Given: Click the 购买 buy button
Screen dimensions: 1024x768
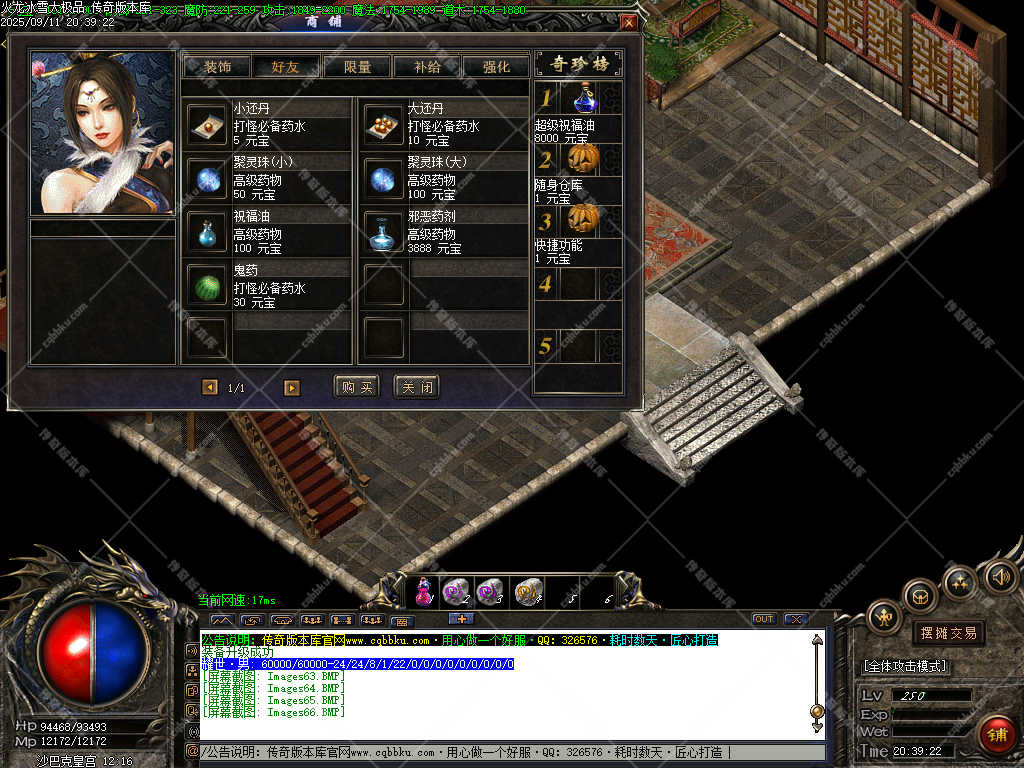Looking at the screenshot, I should pos(356,387).
